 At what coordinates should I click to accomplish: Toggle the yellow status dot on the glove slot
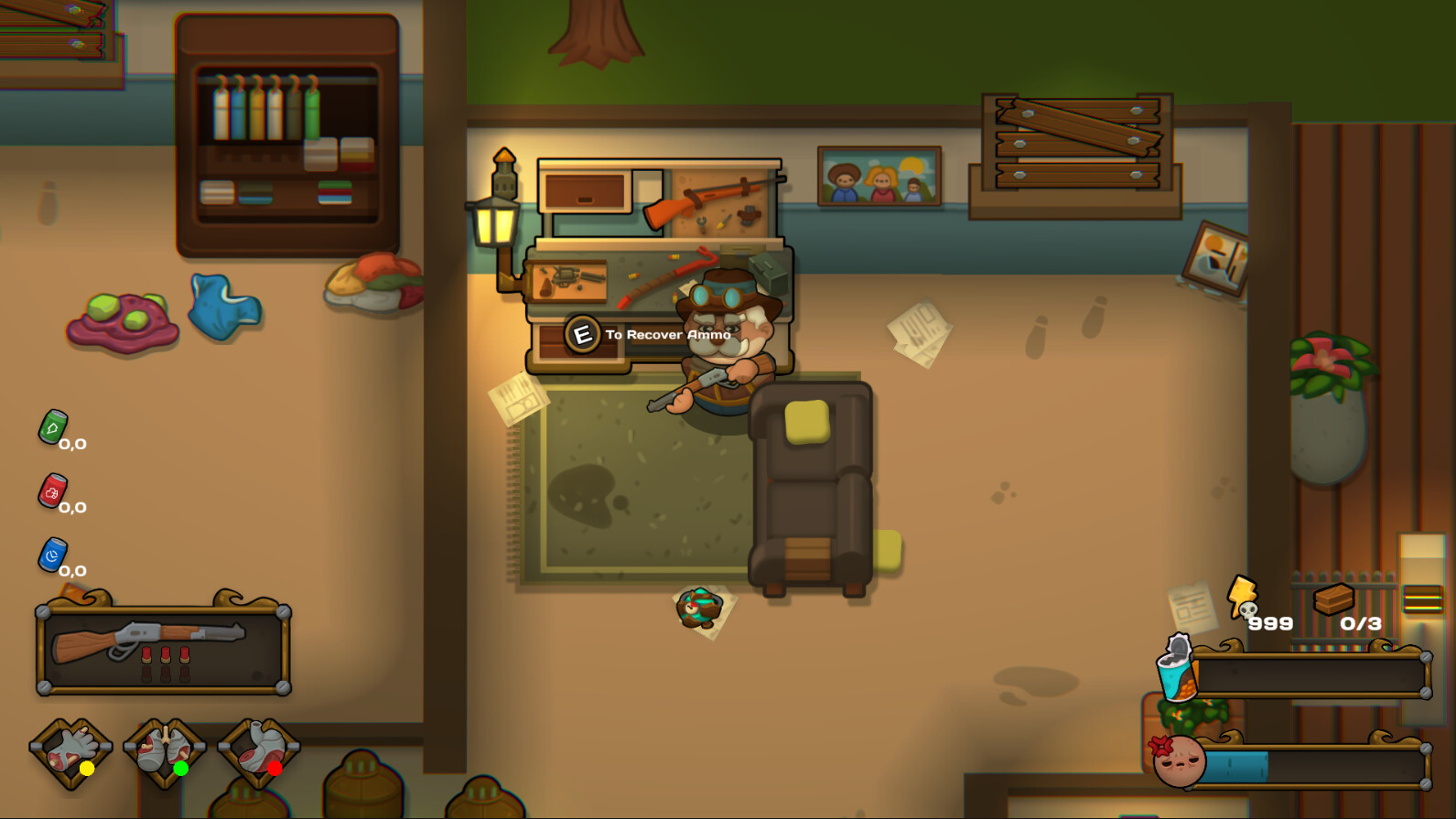pos(87,770)
